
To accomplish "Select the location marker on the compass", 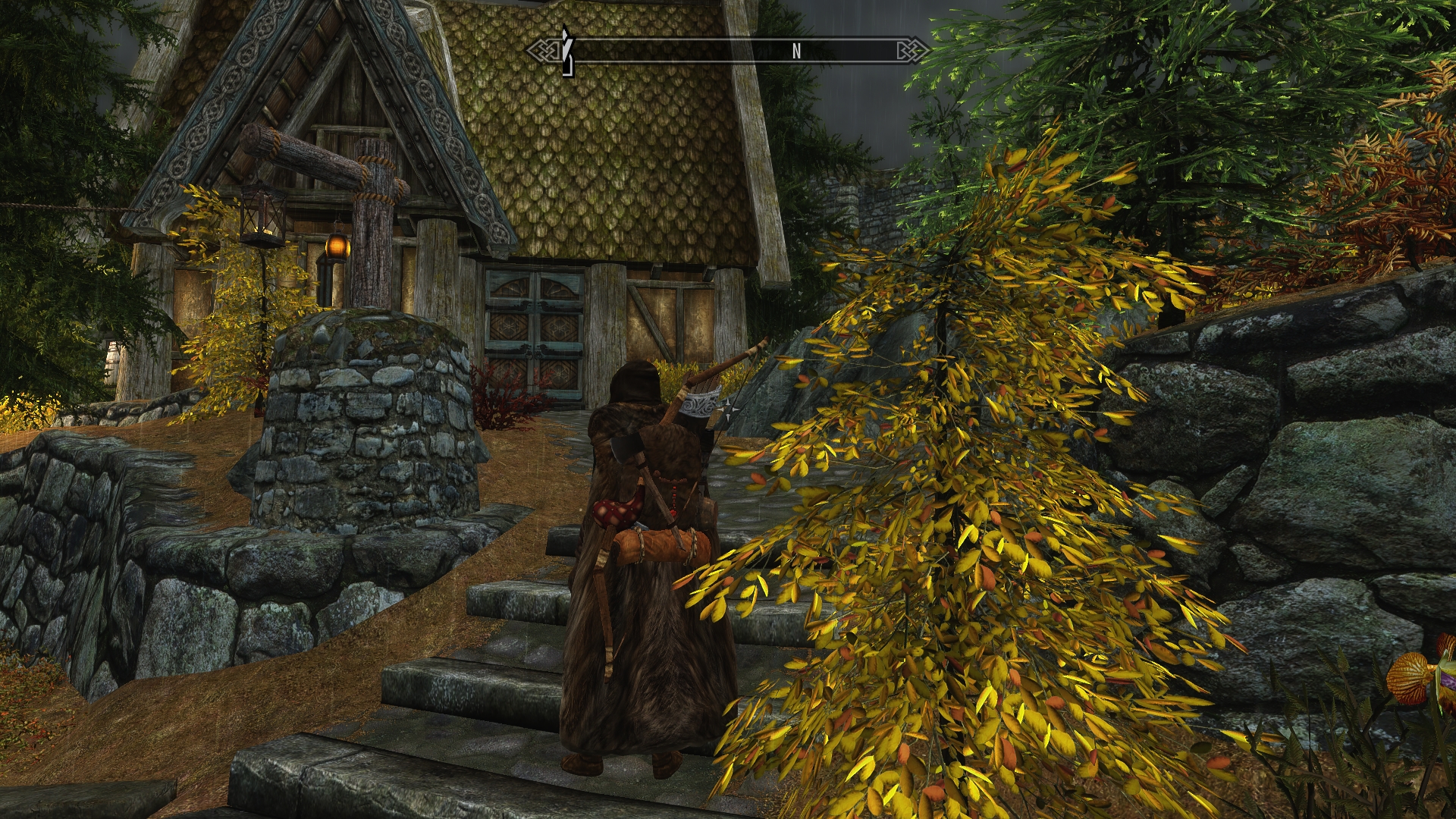I will (x=565, y=51).
